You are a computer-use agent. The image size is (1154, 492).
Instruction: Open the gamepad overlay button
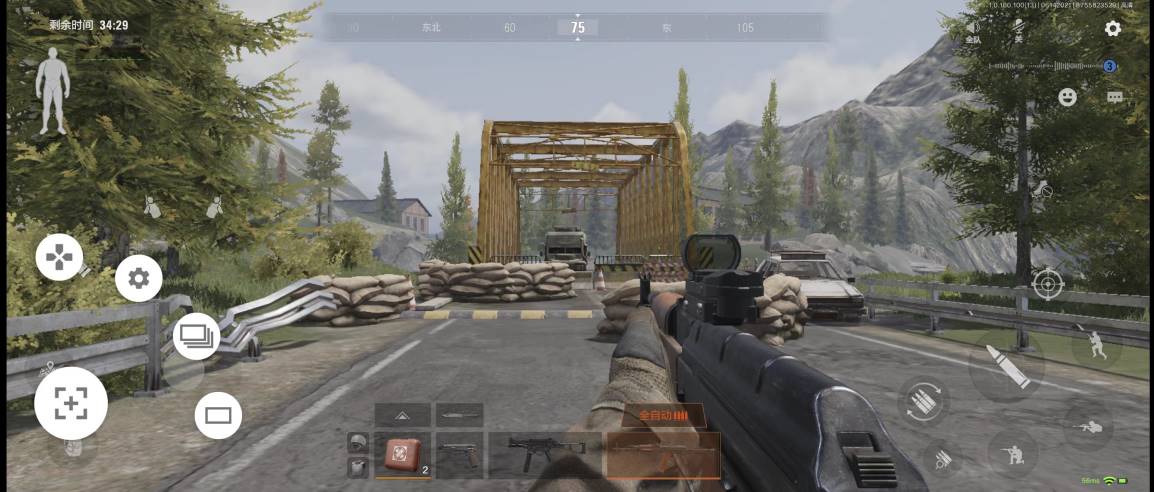point(60,257)
